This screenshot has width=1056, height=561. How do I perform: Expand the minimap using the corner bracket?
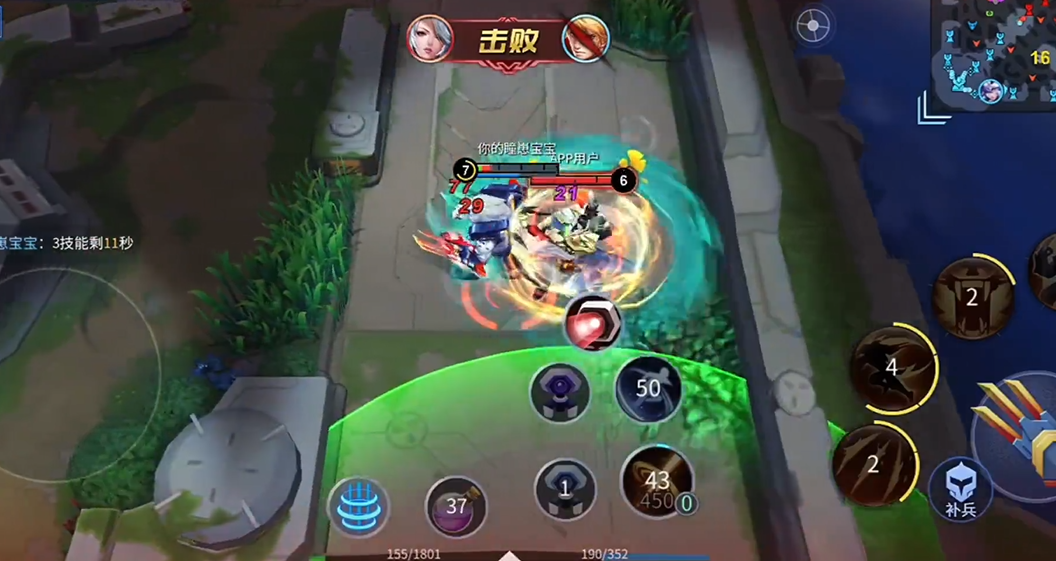933,107
